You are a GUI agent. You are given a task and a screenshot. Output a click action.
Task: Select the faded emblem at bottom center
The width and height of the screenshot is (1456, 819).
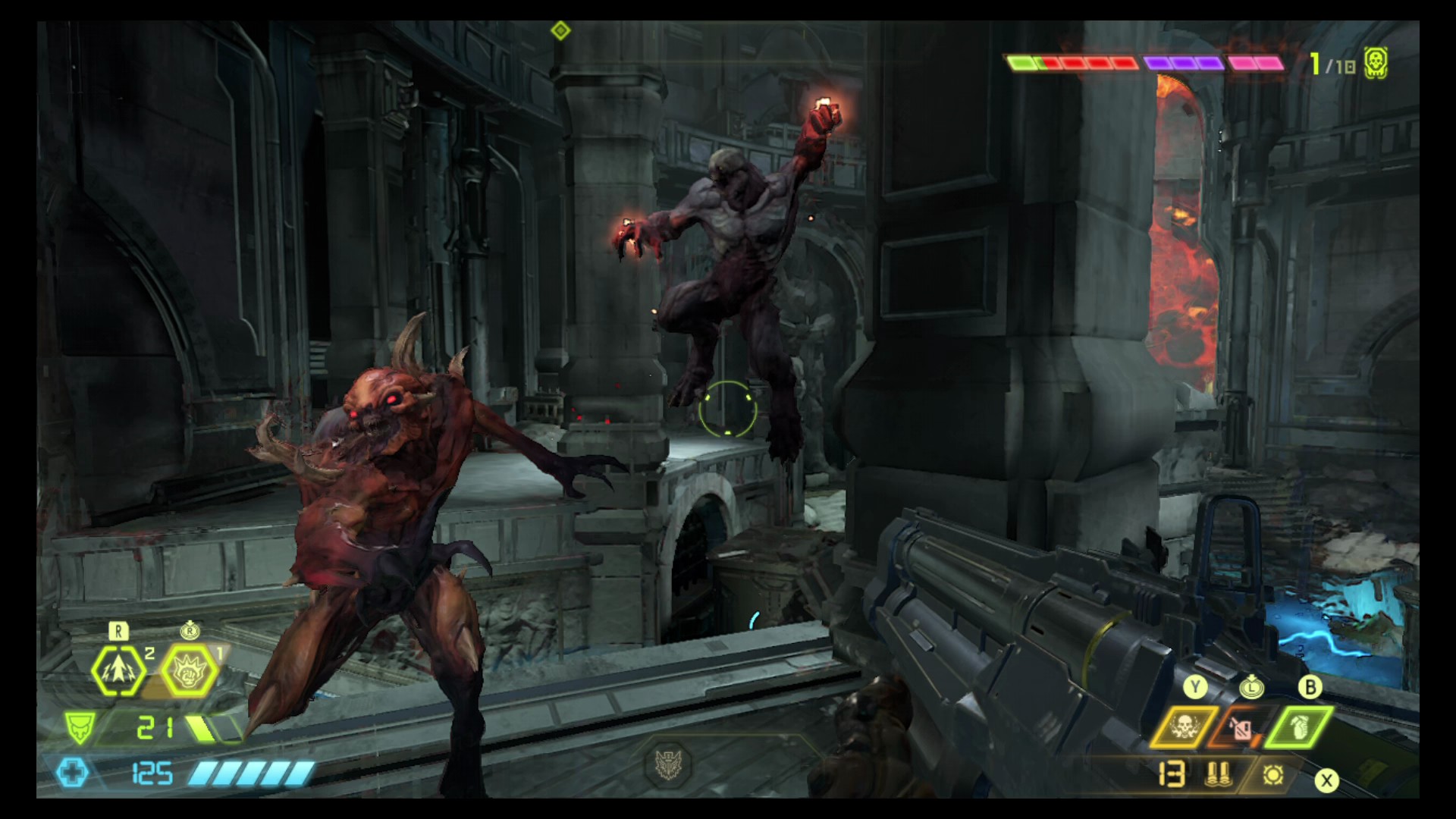668,763
